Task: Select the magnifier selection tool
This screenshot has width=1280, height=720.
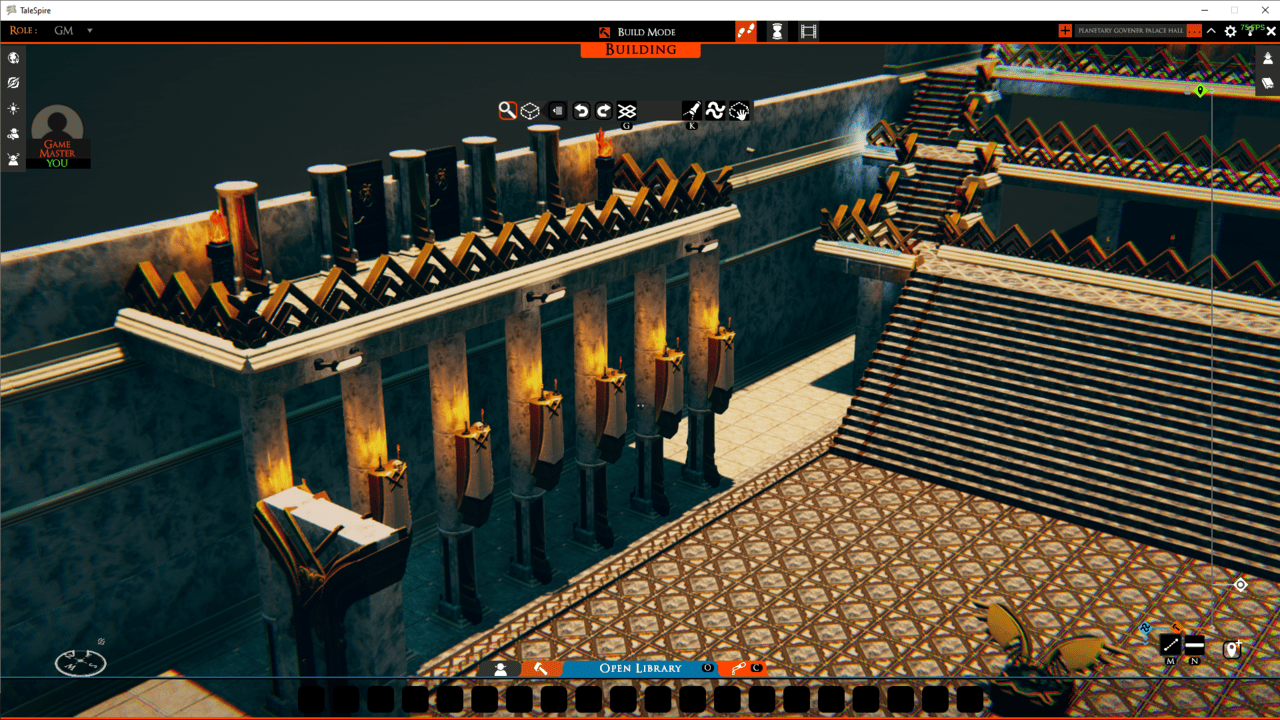Action: click(x=506, y=111)
